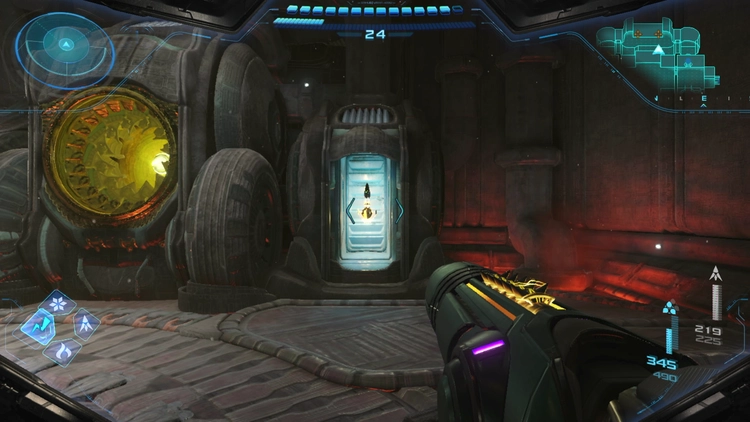Click the three-dot elemental ammo icon
The height and width of the screenshot is (422, 750).
672,308
